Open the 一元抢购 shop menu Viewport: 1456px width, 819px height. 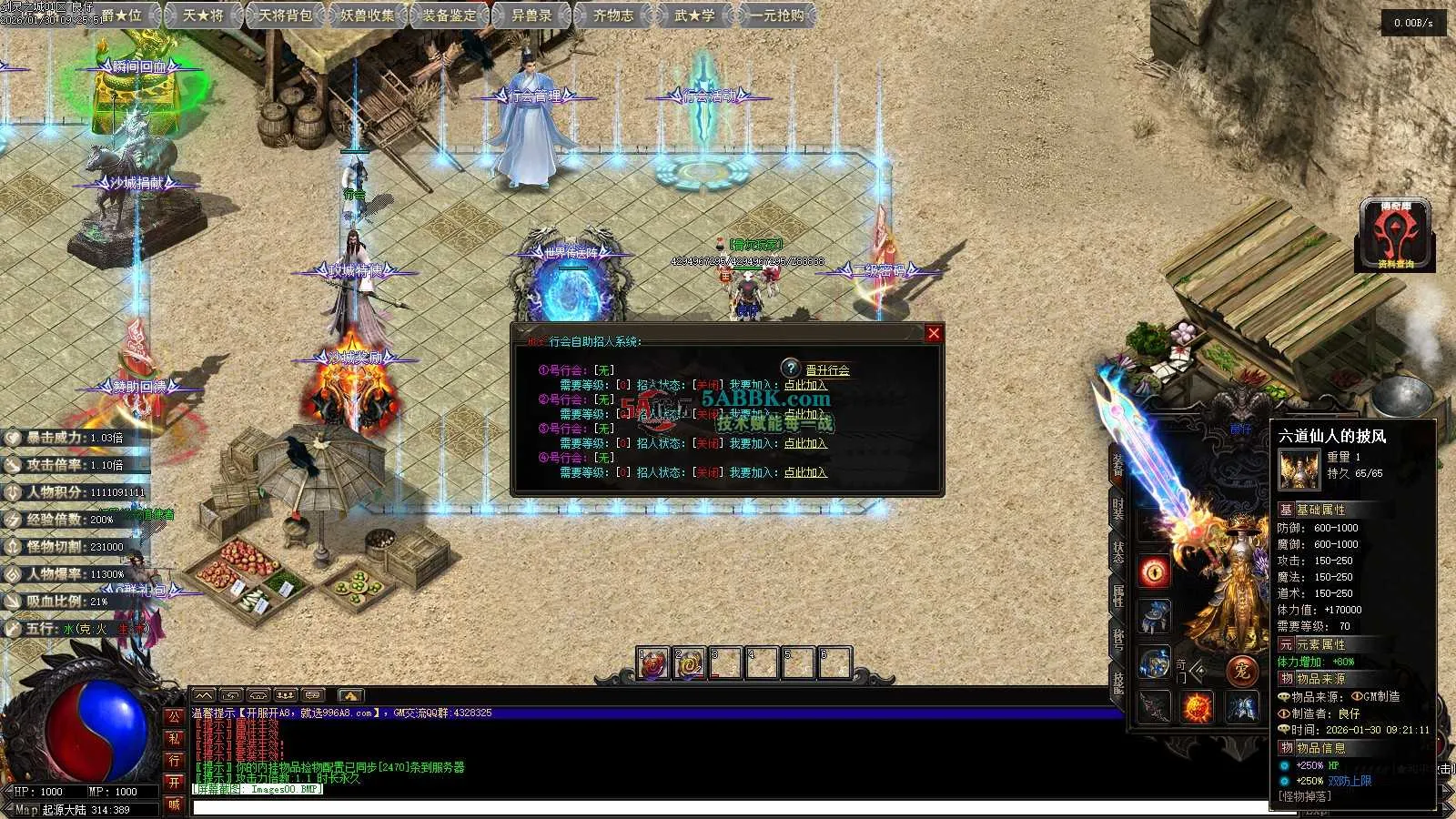pyautogui.click(x=777, y=15)
